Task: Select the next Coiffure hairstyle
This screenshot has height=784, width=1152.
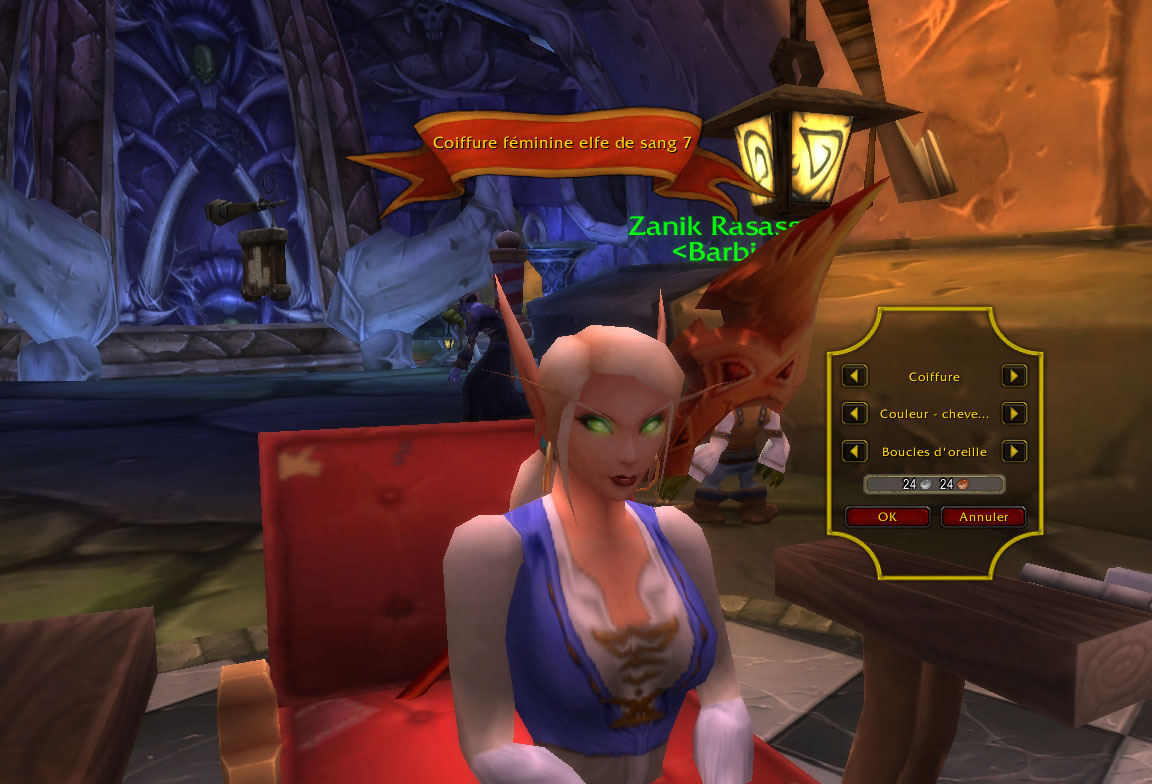Action: [1014, 376]
